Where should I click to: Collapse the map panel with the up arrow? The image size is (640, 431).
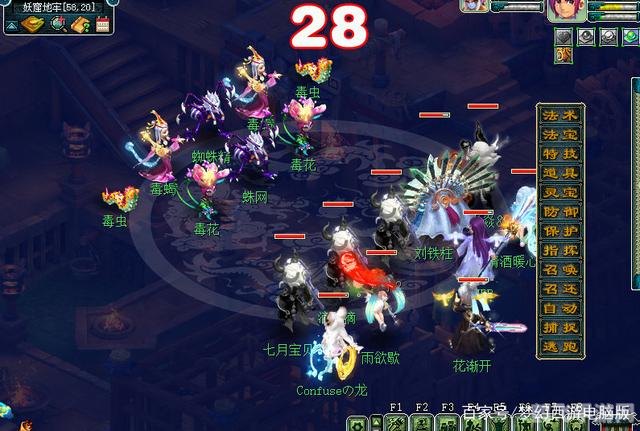click(x=10, y=24)
